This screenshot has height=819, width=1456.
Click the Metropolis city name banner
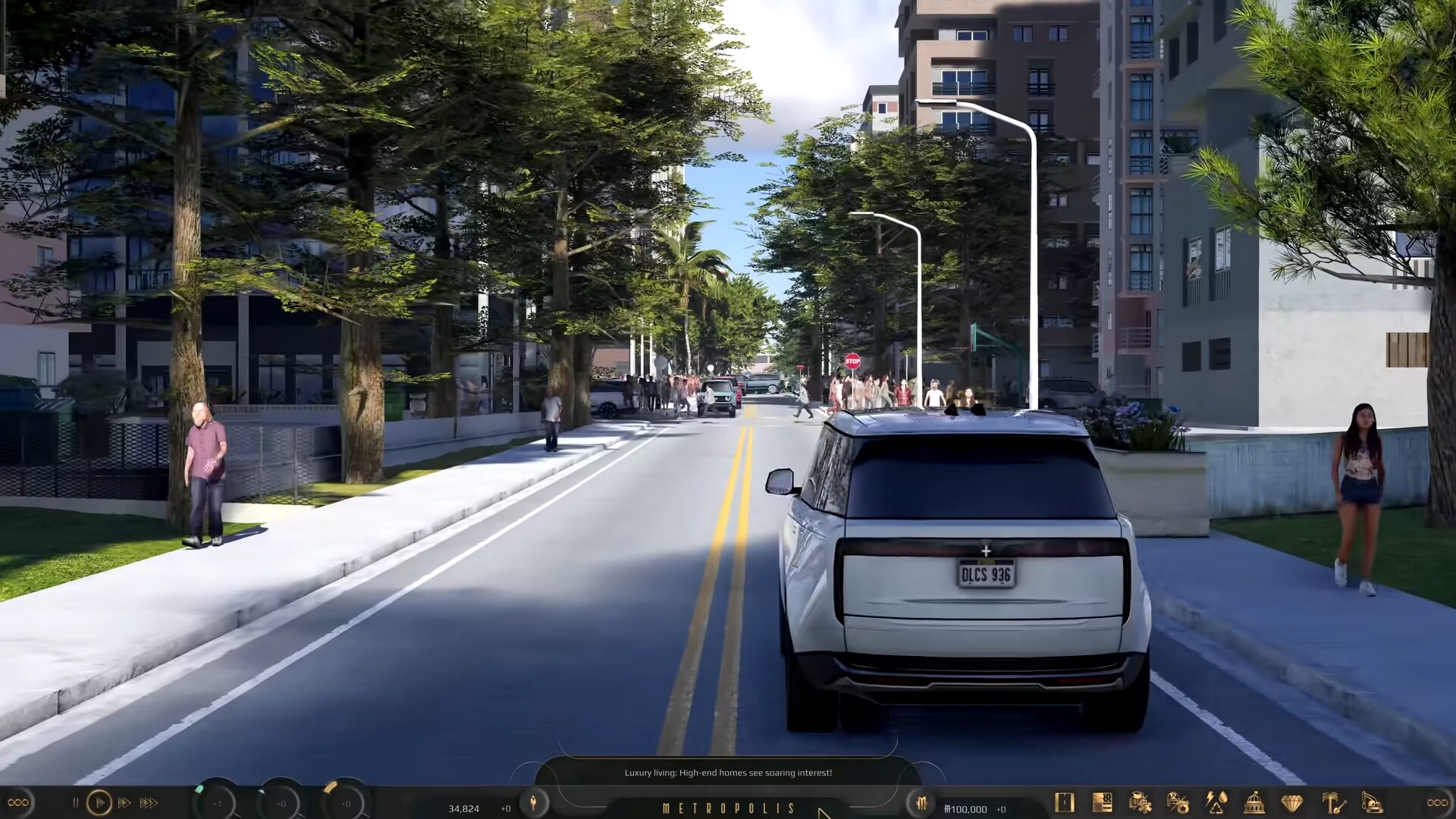[x=728, y=808]
